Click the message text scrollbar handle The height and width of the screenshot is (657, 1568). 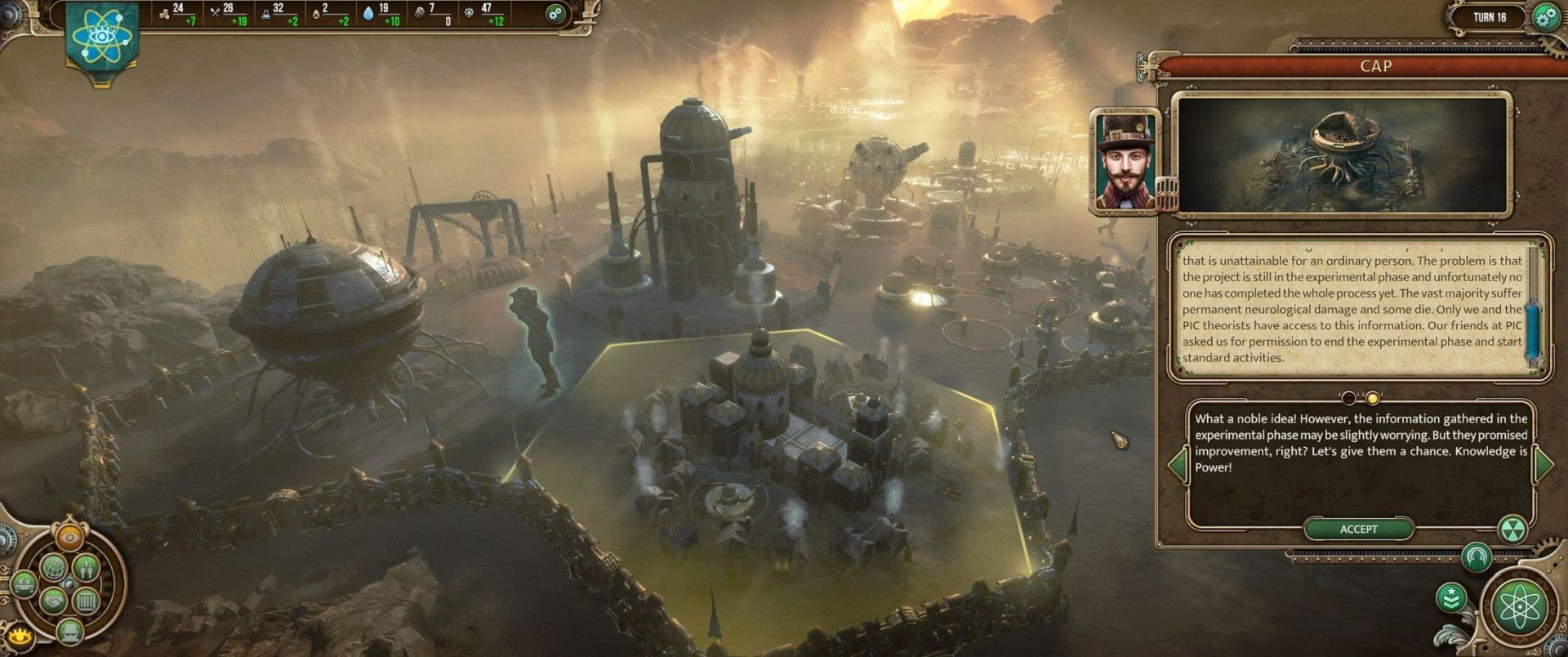click(x=1533, y=331)
